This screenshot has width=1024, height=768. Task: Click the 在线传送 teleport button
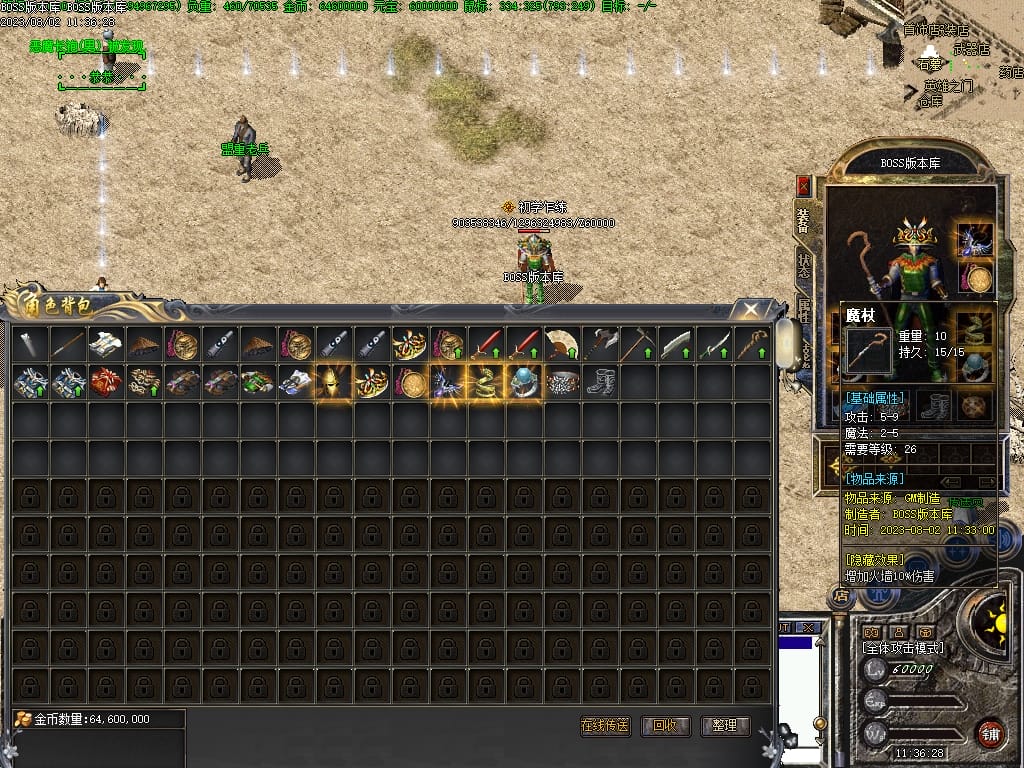click(605, 726)
